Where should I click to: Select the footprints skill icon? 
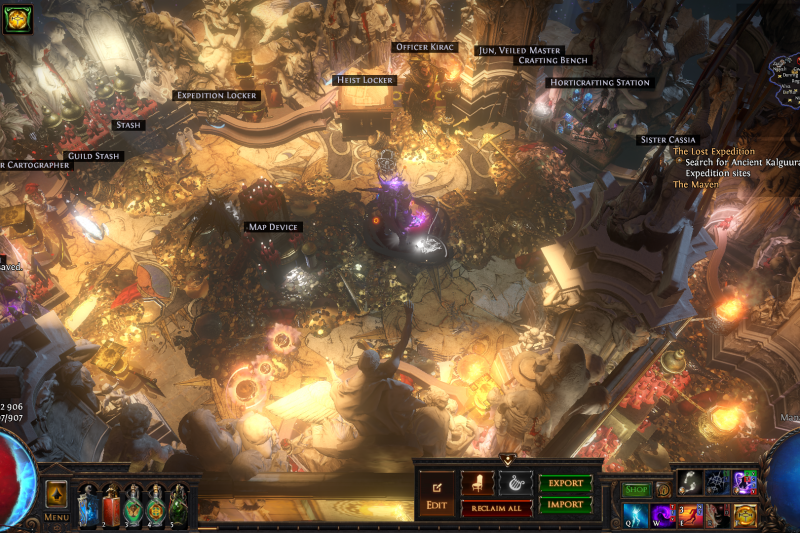pyautogui.click(x=688, y=483)
